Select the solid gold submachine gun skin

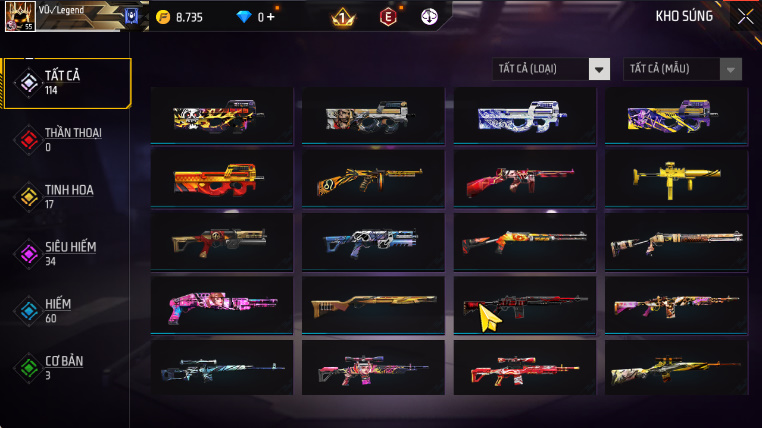[x=676, y=180]
